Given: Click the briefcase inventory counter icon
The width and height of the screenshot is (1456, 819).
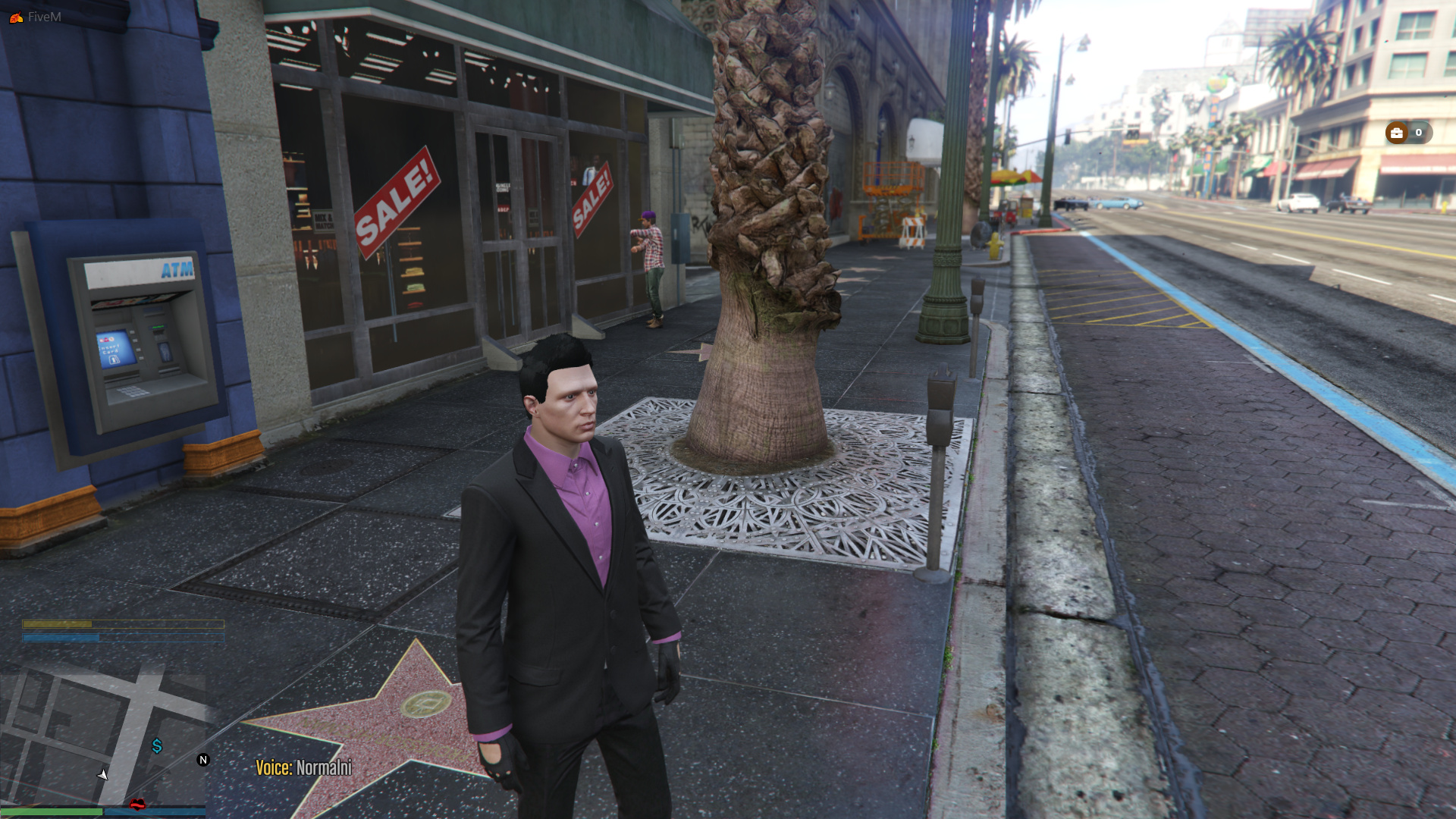Looking at the screenshot, I should (x=1397, y=133).
